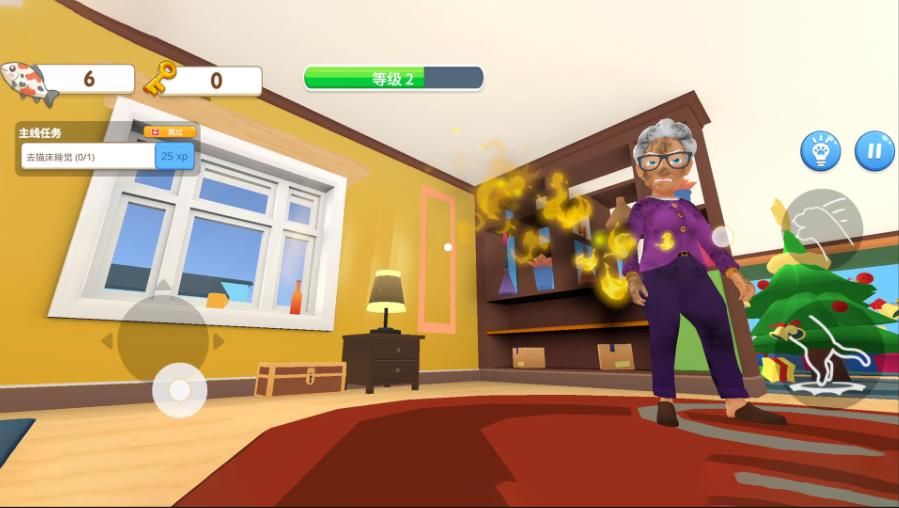899x508 pixels.
Task: Tap the joystick's left arrow
Action: click(106, 341)
